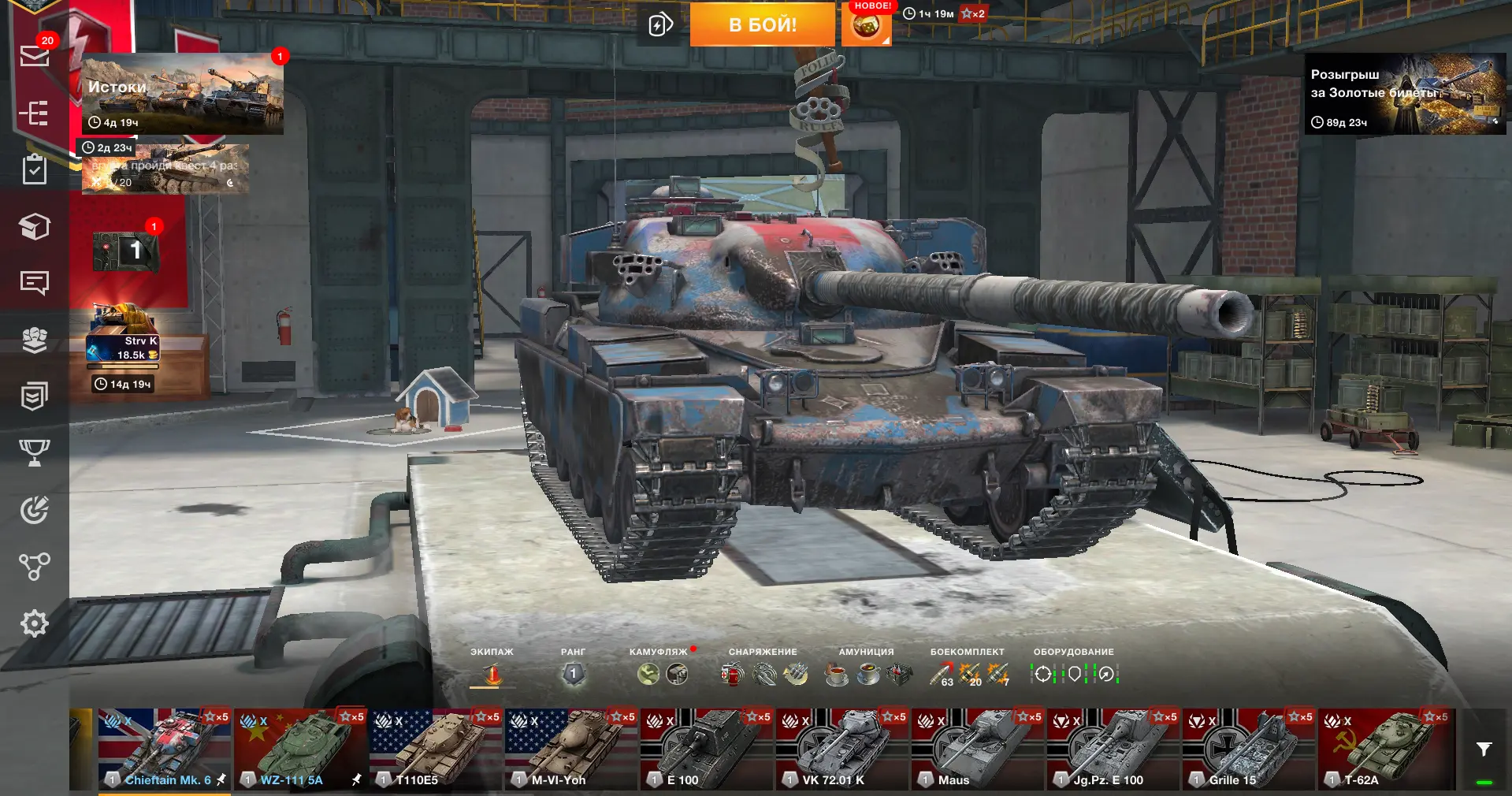The height and width of the screenshot is (796, 1512).
Task: Select the WZ-111 5A tank
Action: (299, 749)
